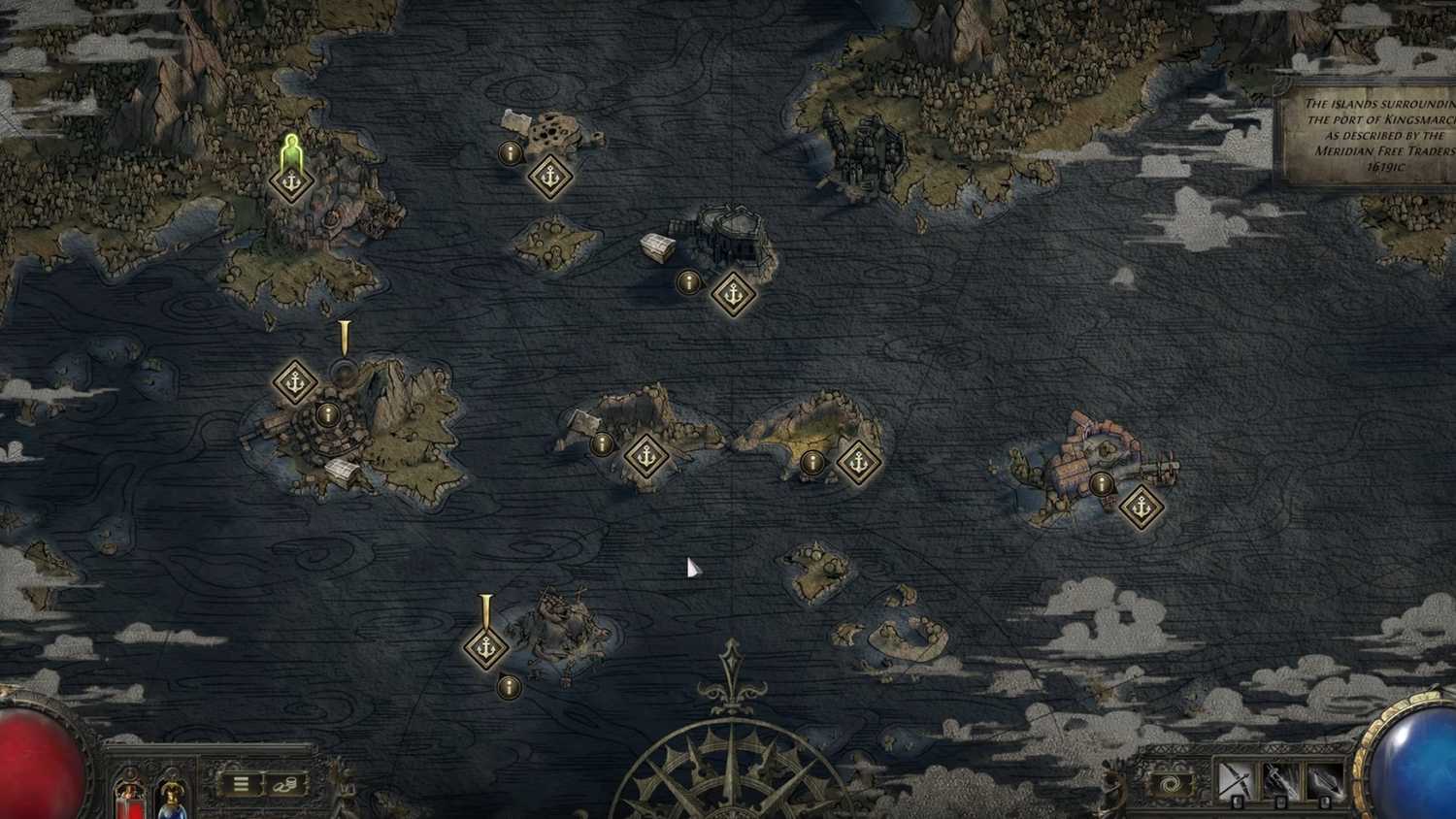
Task: Show info for the cratered island
Action: (x=510, y=152)
